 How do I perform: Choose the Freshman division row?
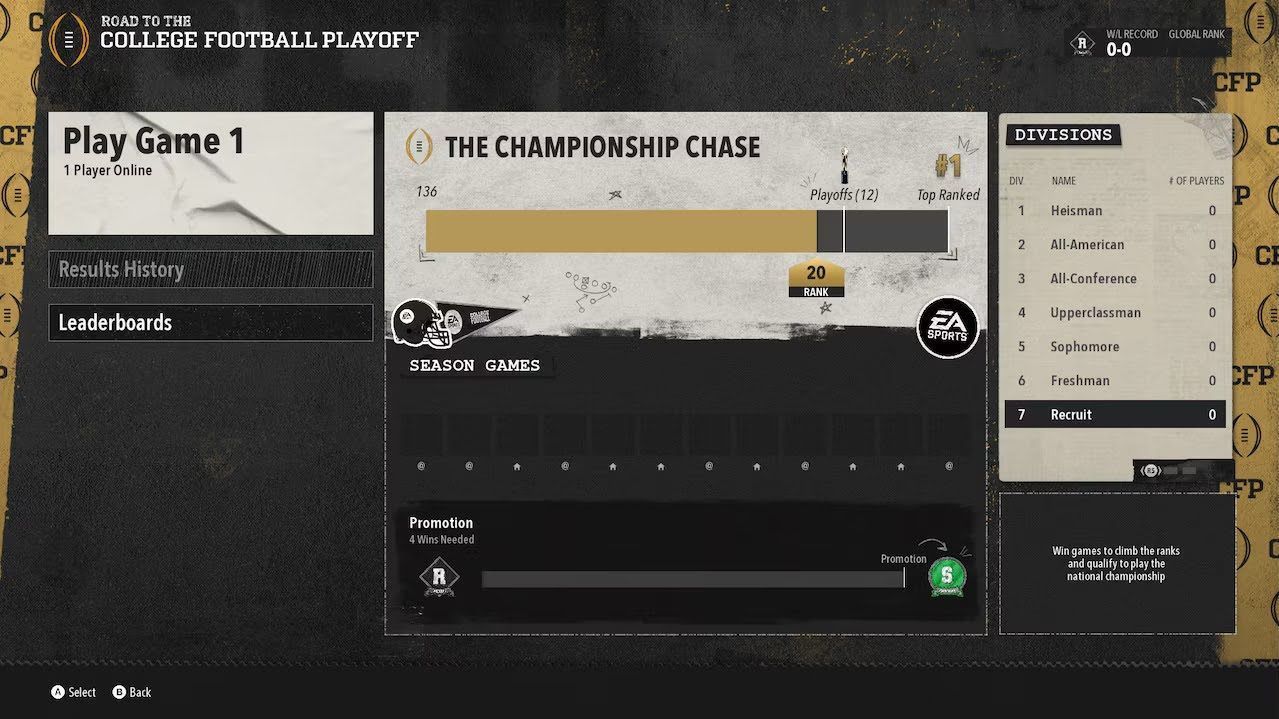pyautogui.click(x=1115, y=381)
